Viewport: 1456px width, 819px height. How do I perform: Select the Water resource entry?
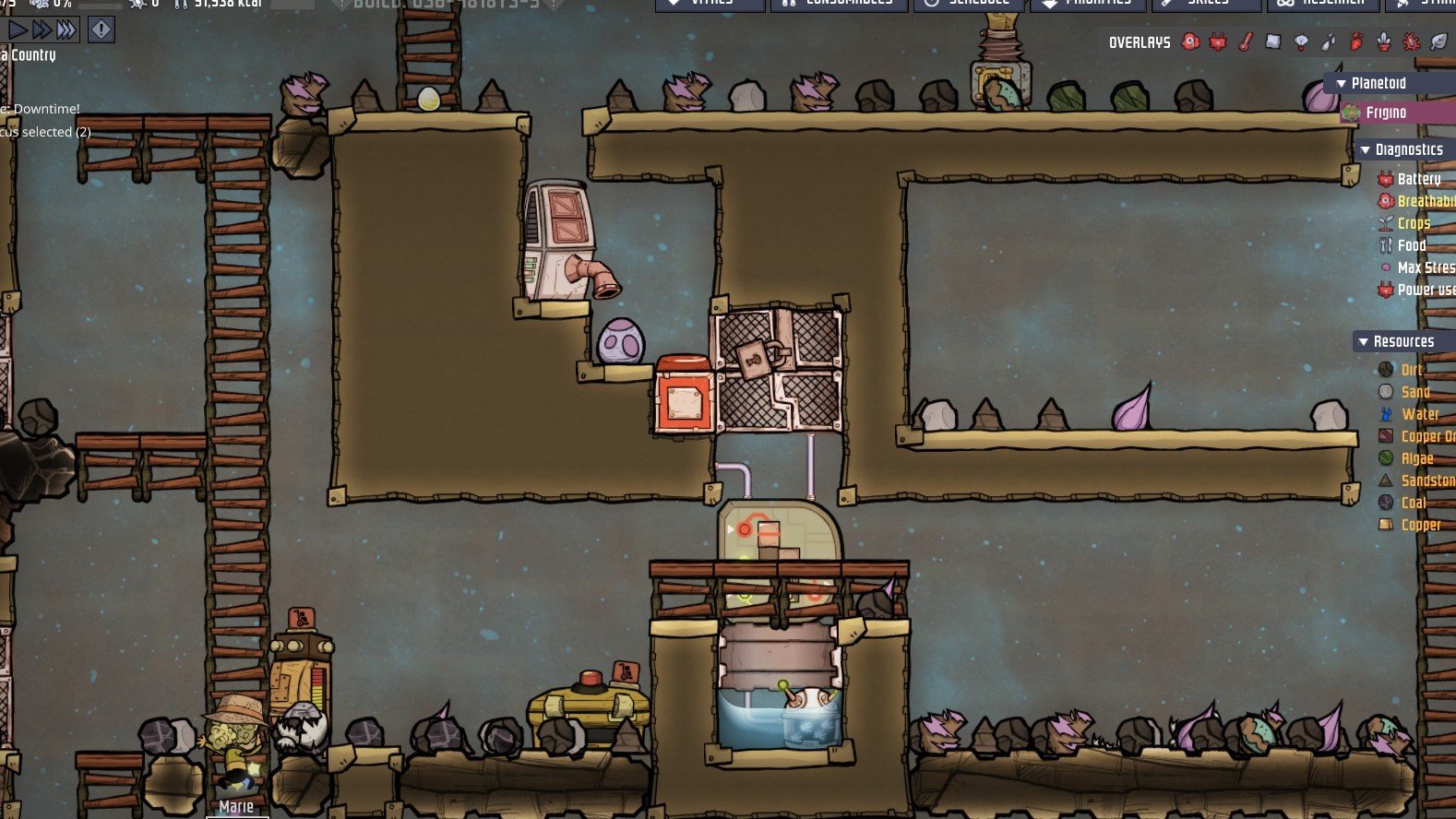click(x=1419, y=414)
